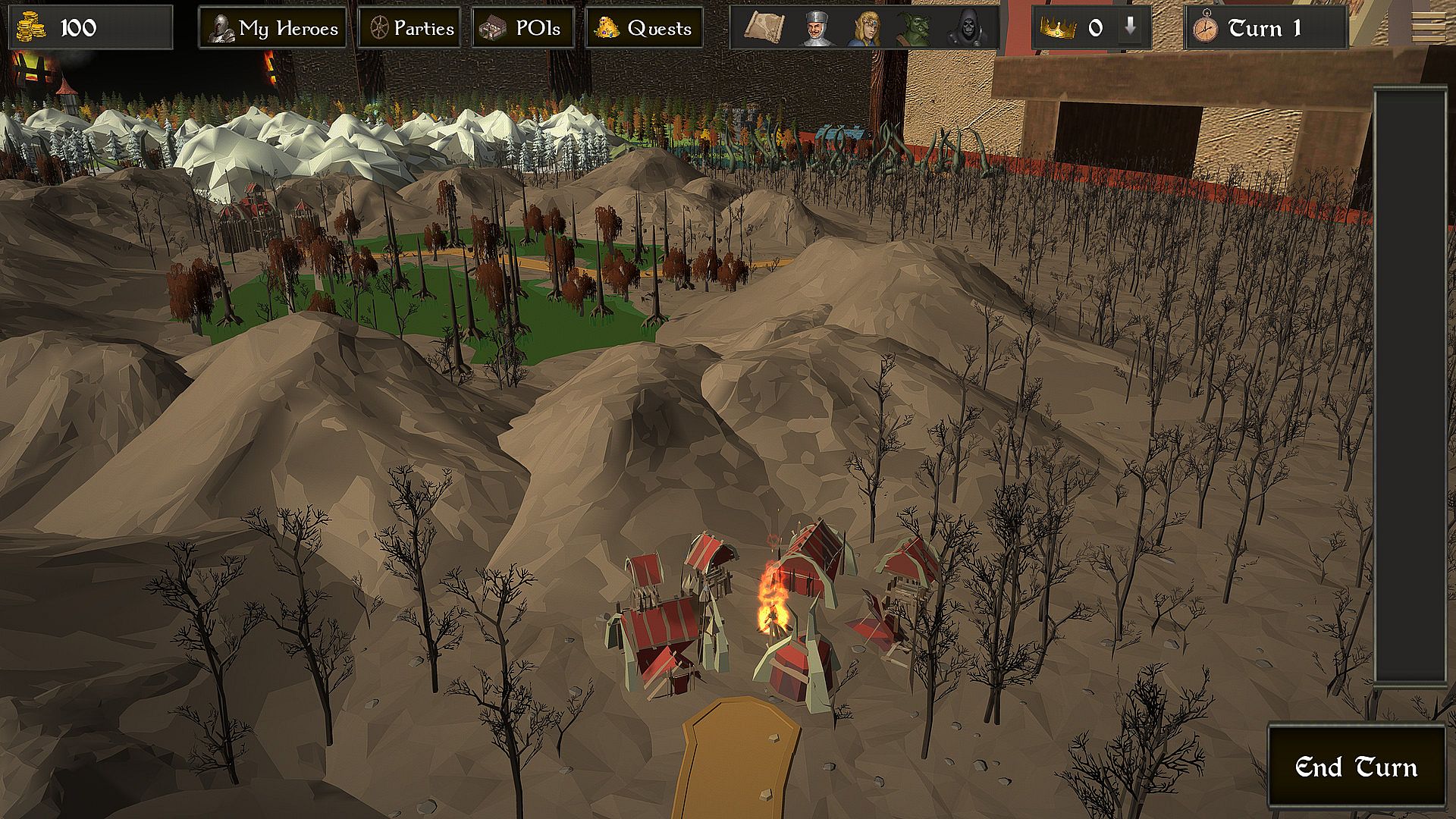Click the parchment map icon
This screenshot has height=819, width=1456.
tap(767, 28)
